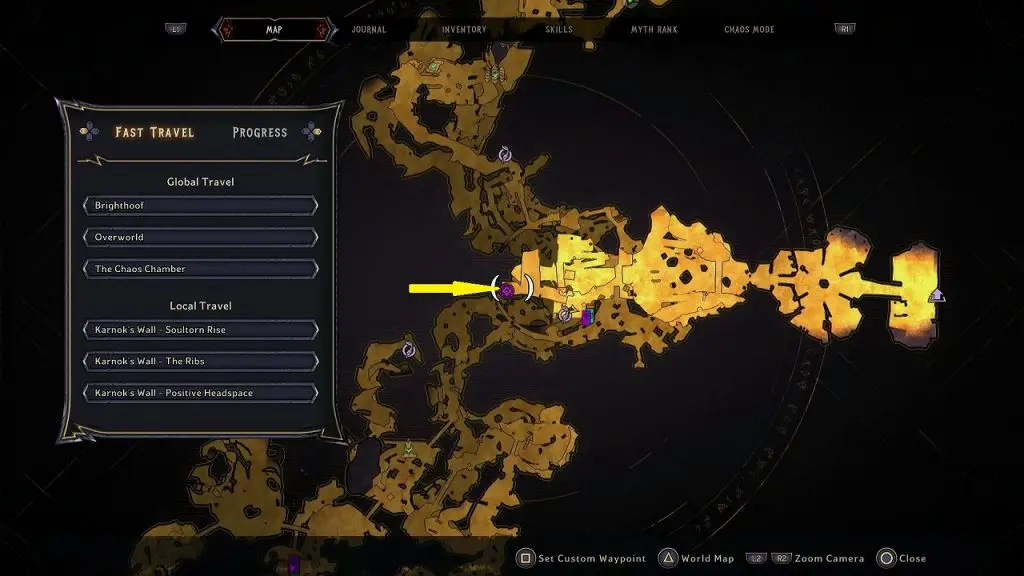Choose Karnok's Wall - Positive Headspace
This screenshot has height=576, width=1024.
tap(201, 393)
